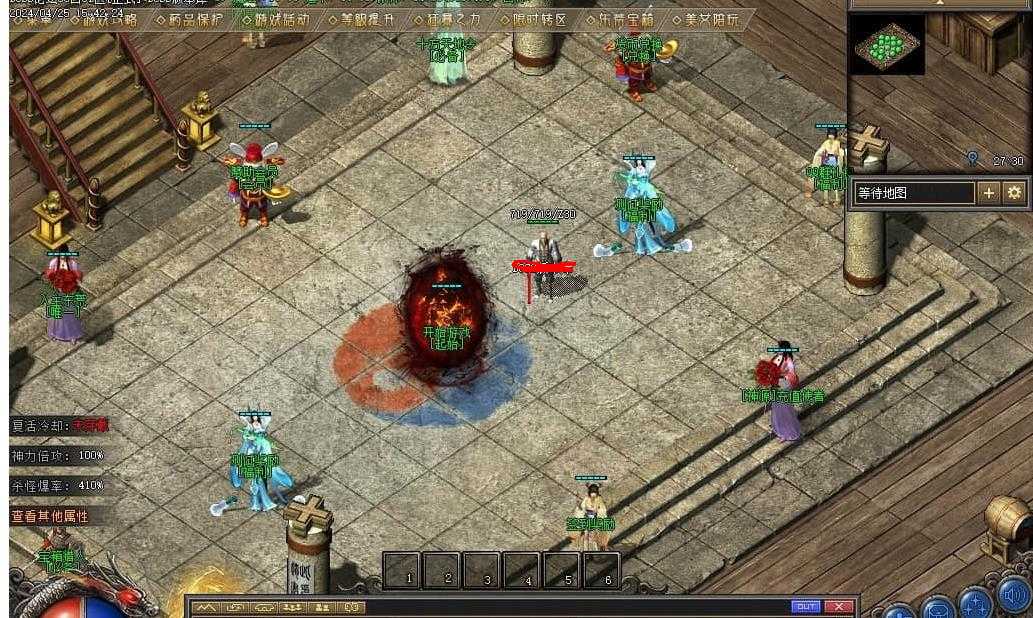The image size is (1033, 618).
Task: Click the blue location pin icon
Action: (x=972, y=159)
